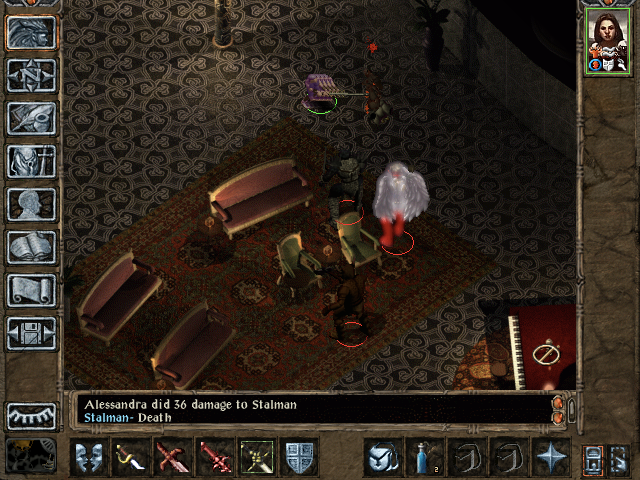This screenshot has height=480, width=640.
Task: Open special abilities with the star button
Action: 549,457
